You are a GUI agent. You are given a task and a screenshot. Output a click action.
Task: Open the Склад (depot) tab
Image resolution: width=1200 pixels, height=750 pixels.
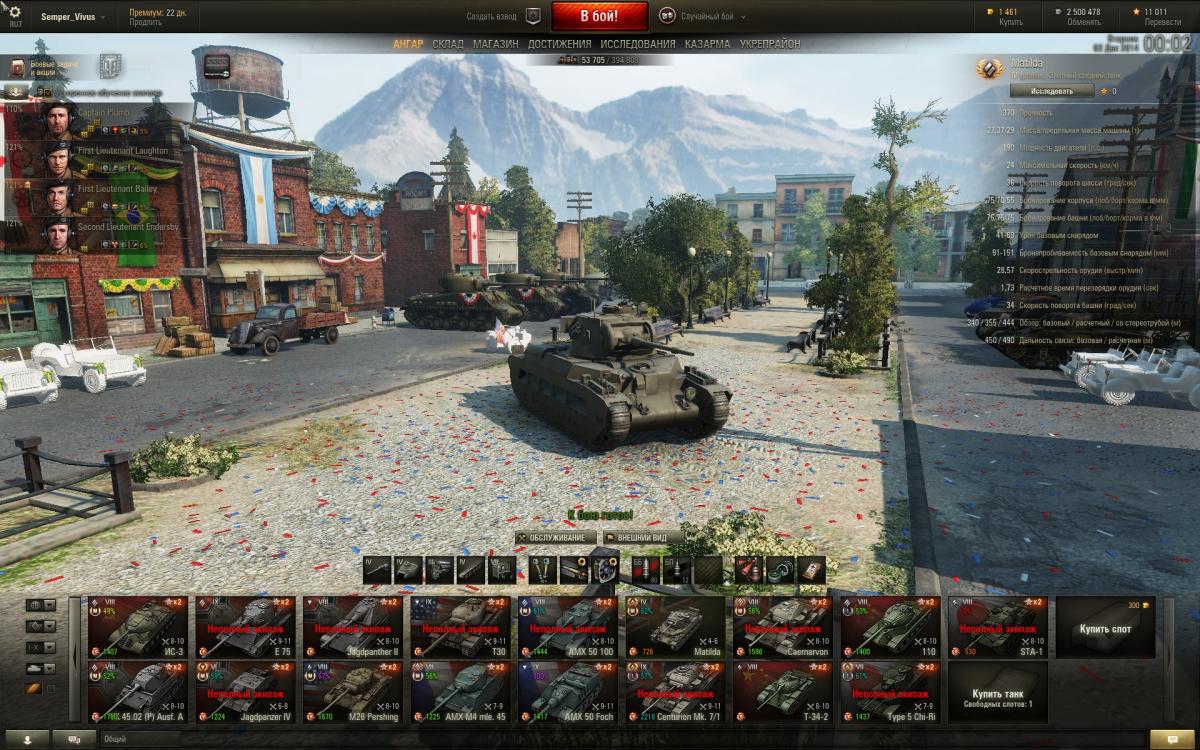pos(448,44)
